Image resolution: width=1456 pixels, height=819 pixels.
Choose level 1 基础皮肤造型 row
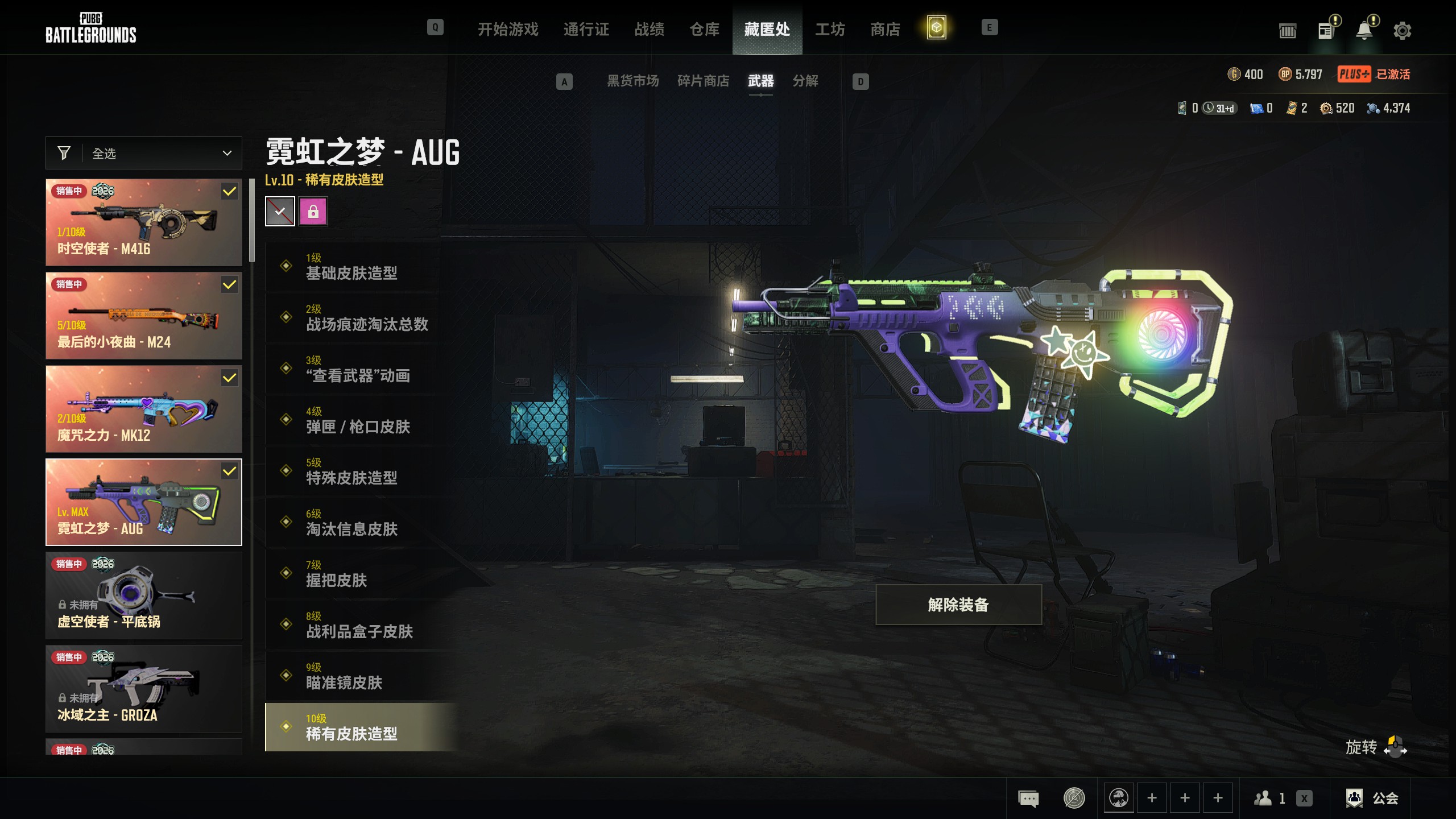click(353, 266)
